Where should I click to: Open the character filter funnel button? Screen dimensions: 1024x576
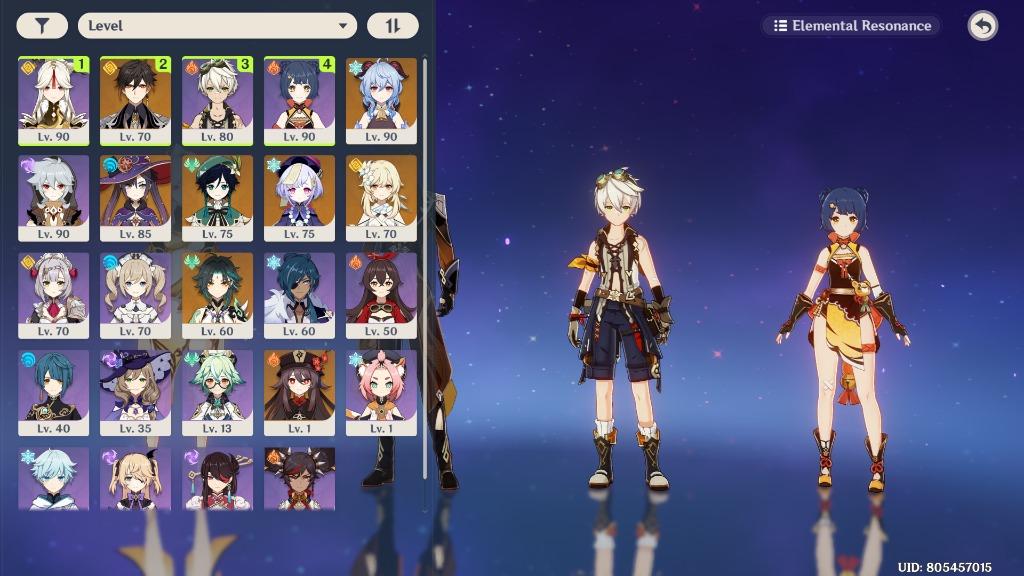tap(42, 26)
